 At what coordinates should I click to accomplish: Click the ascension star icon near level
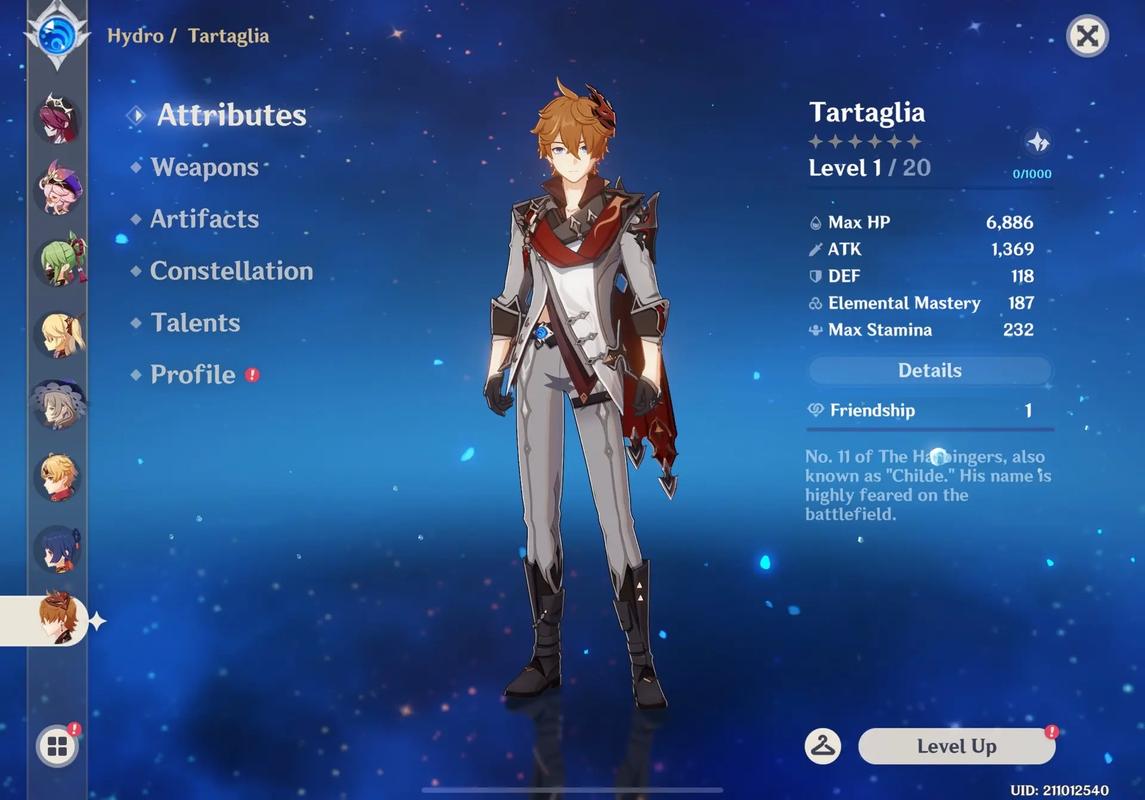pyautogui.click(x=1038, y=142)
